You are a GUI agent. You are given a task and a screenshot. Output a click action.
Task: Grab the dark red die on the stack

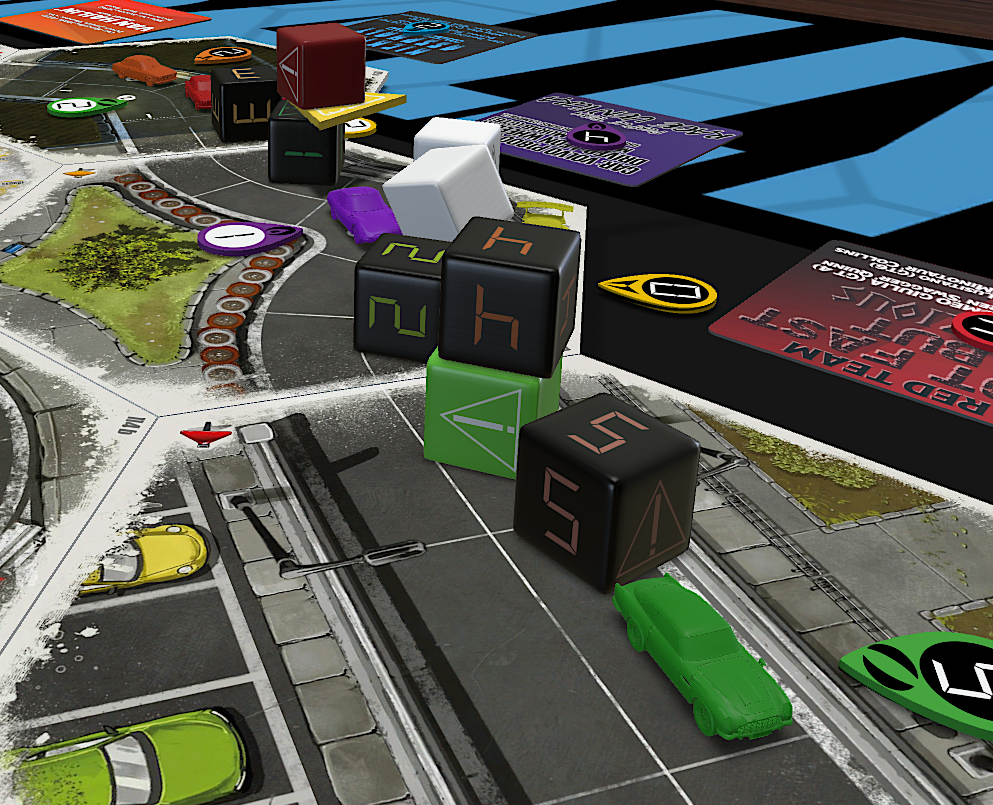click(320, 65)
